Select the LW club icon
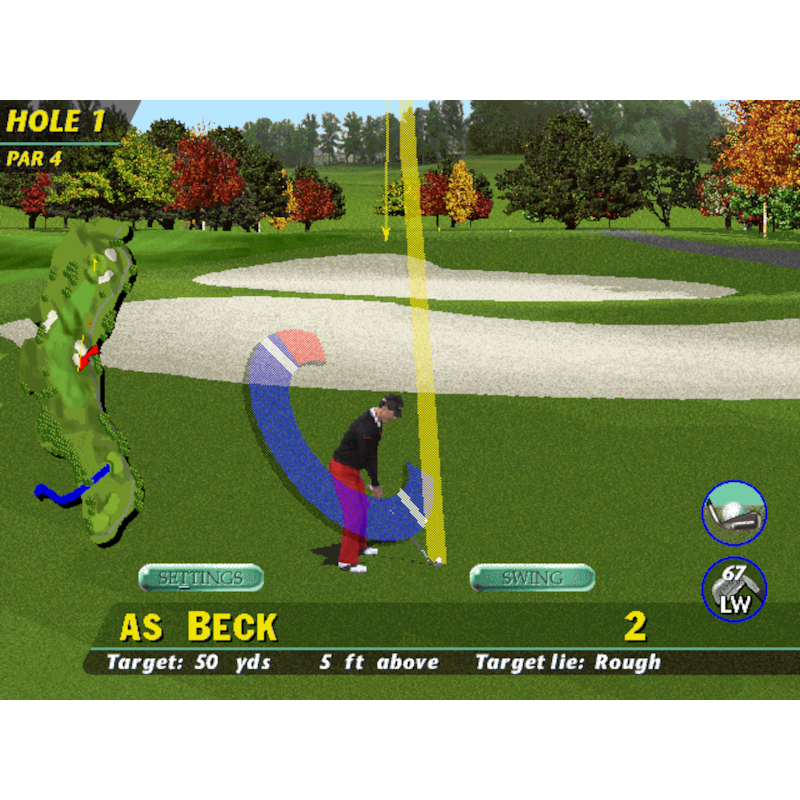The image size is (800, 800). coord(734,589)
